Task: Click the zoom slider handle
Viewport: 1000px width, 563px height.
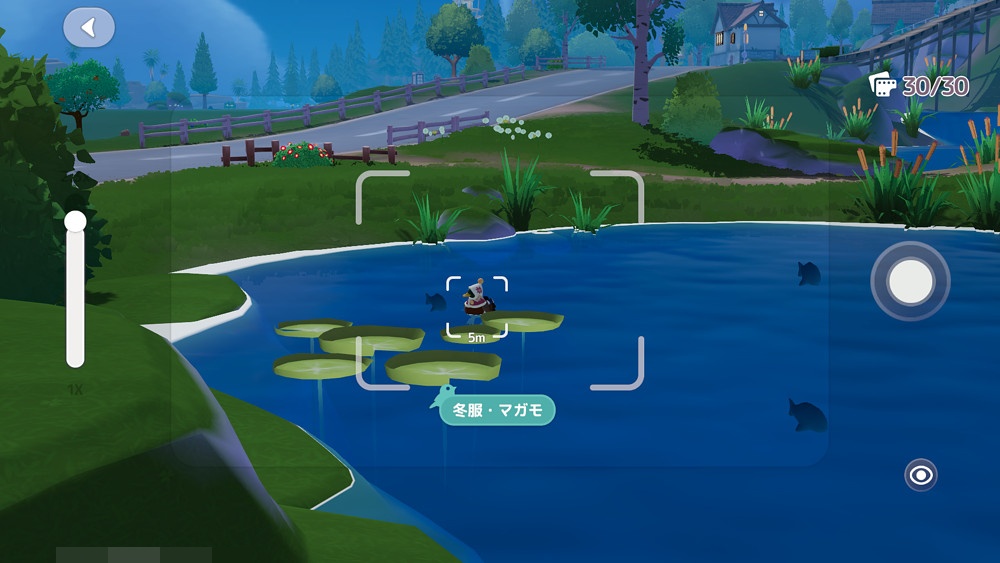Action: [x=76, y=222]
